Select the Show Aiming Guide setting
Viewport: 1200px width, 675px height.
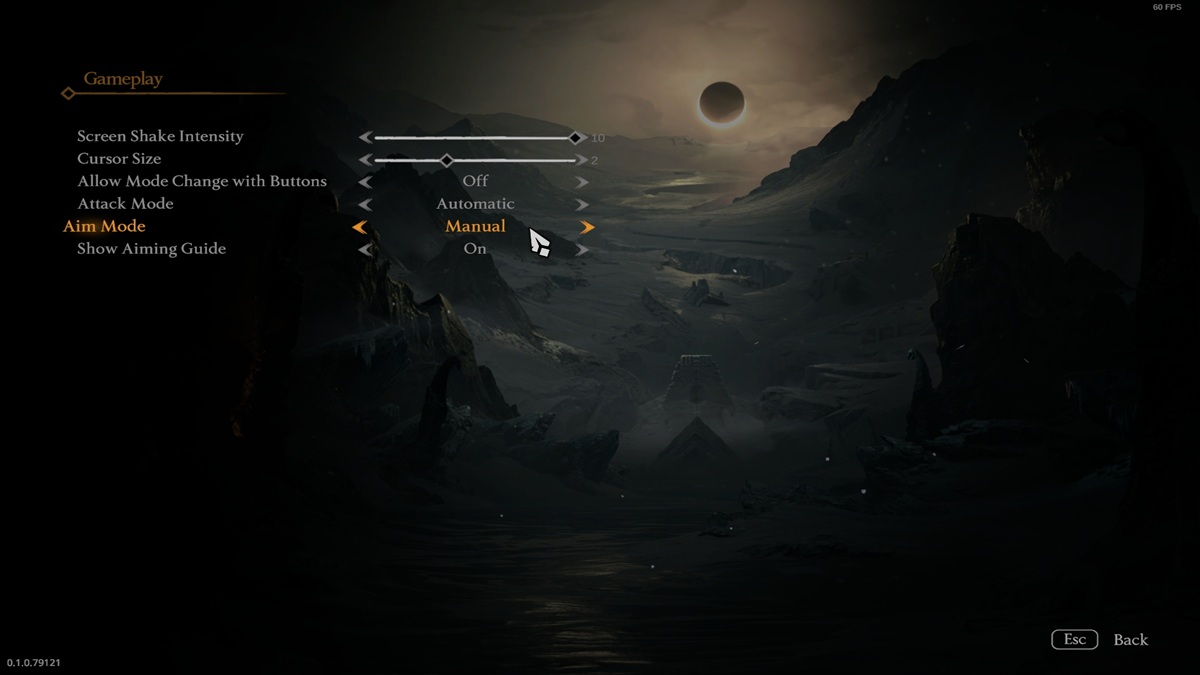[x=151, y=249]
